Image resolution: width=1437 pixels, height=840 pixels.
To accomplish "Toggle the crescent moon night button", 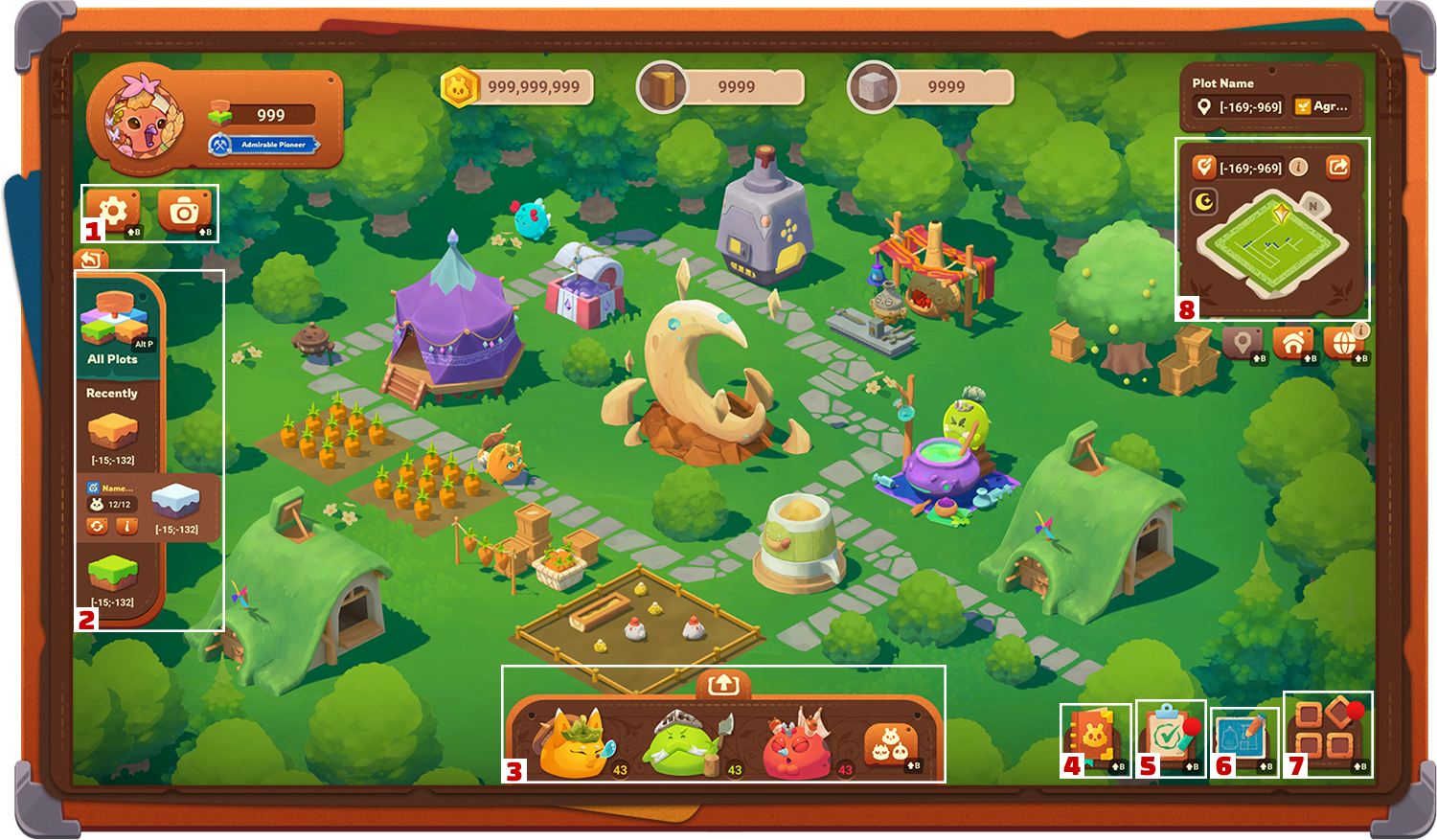I will click(1204, 201).
